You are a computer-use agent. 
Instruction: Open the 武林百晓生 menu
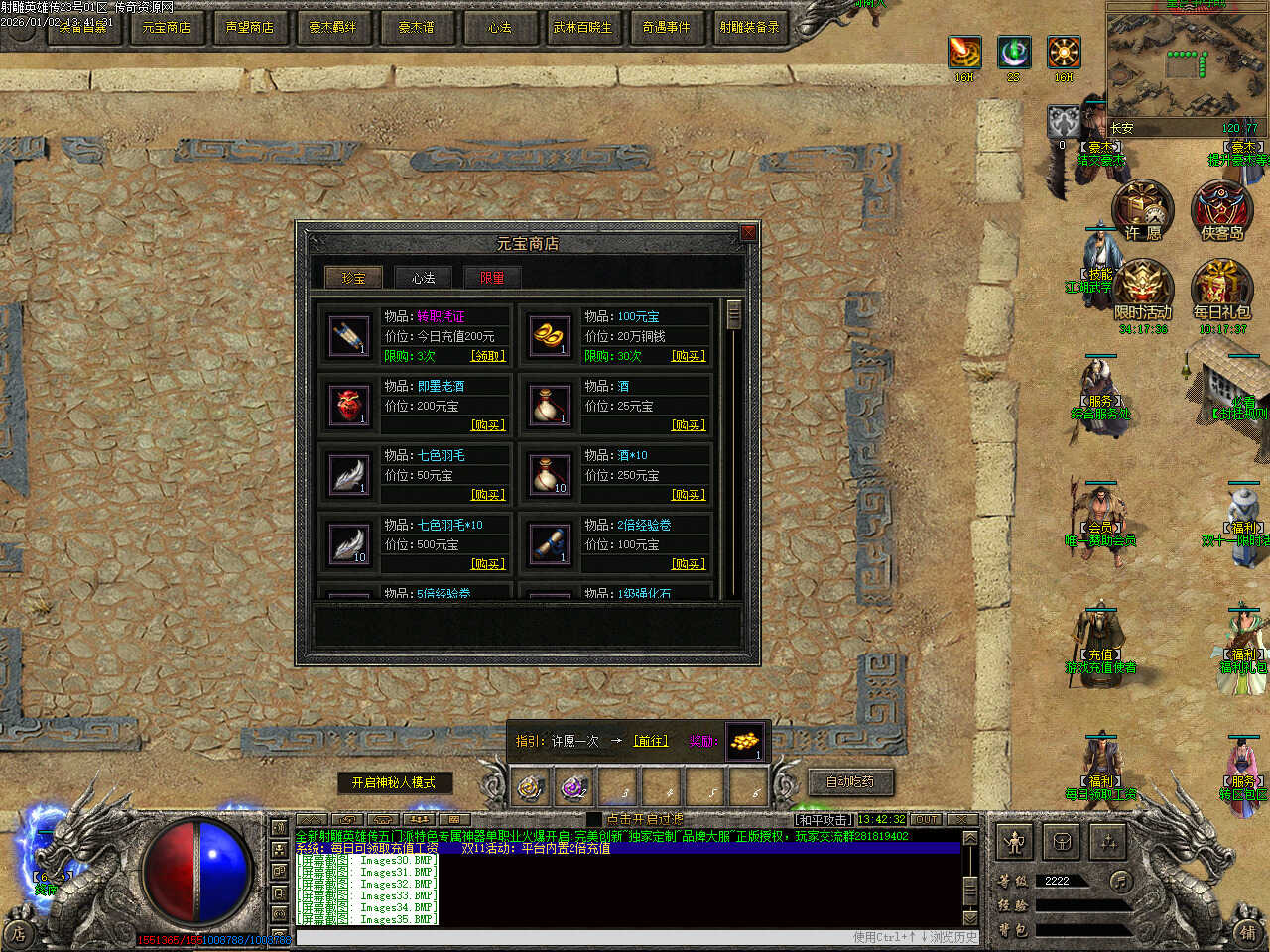(x=582, y=27)
